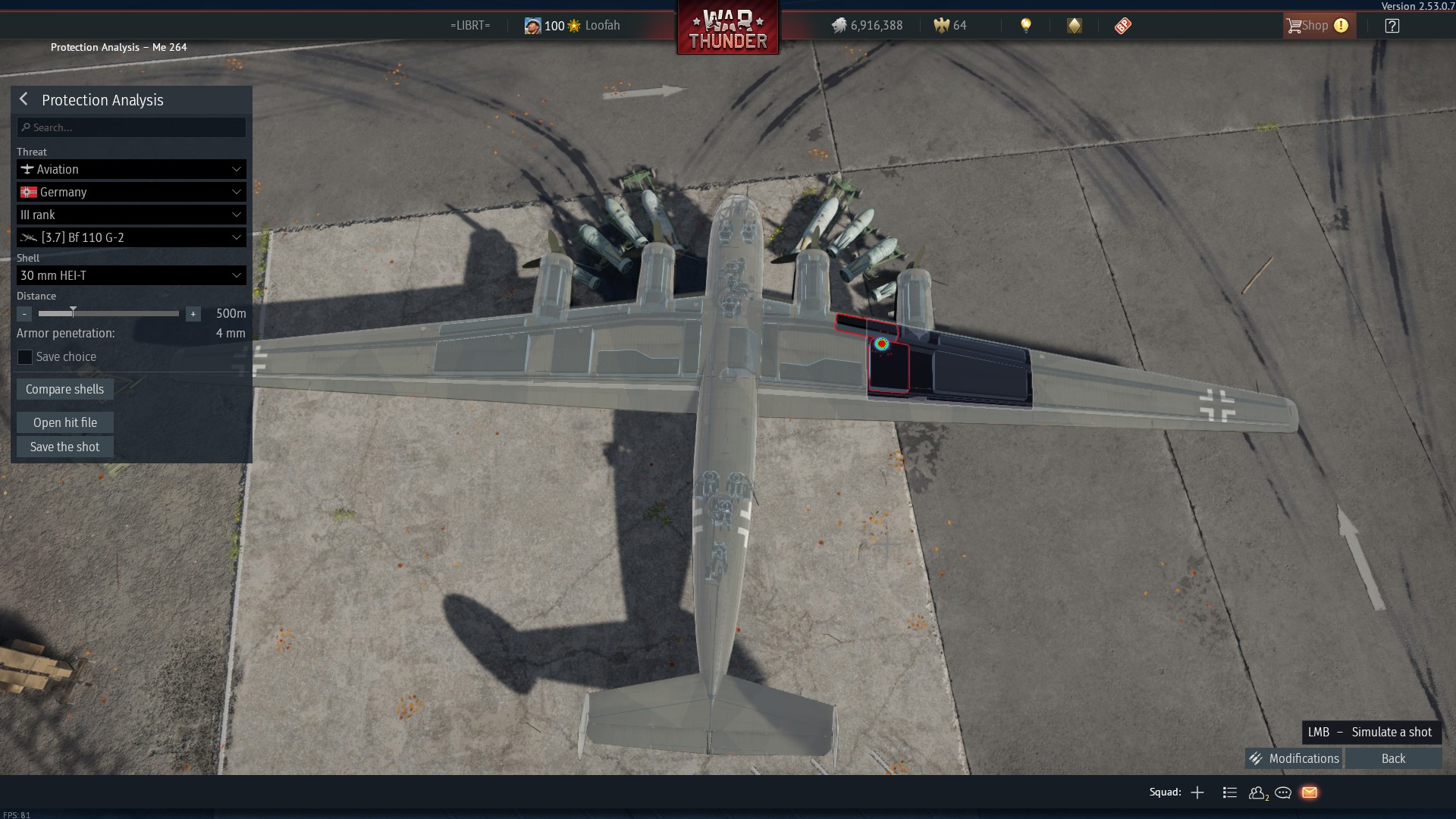
Task: Open the Modifications screen
Action: 1294,758
